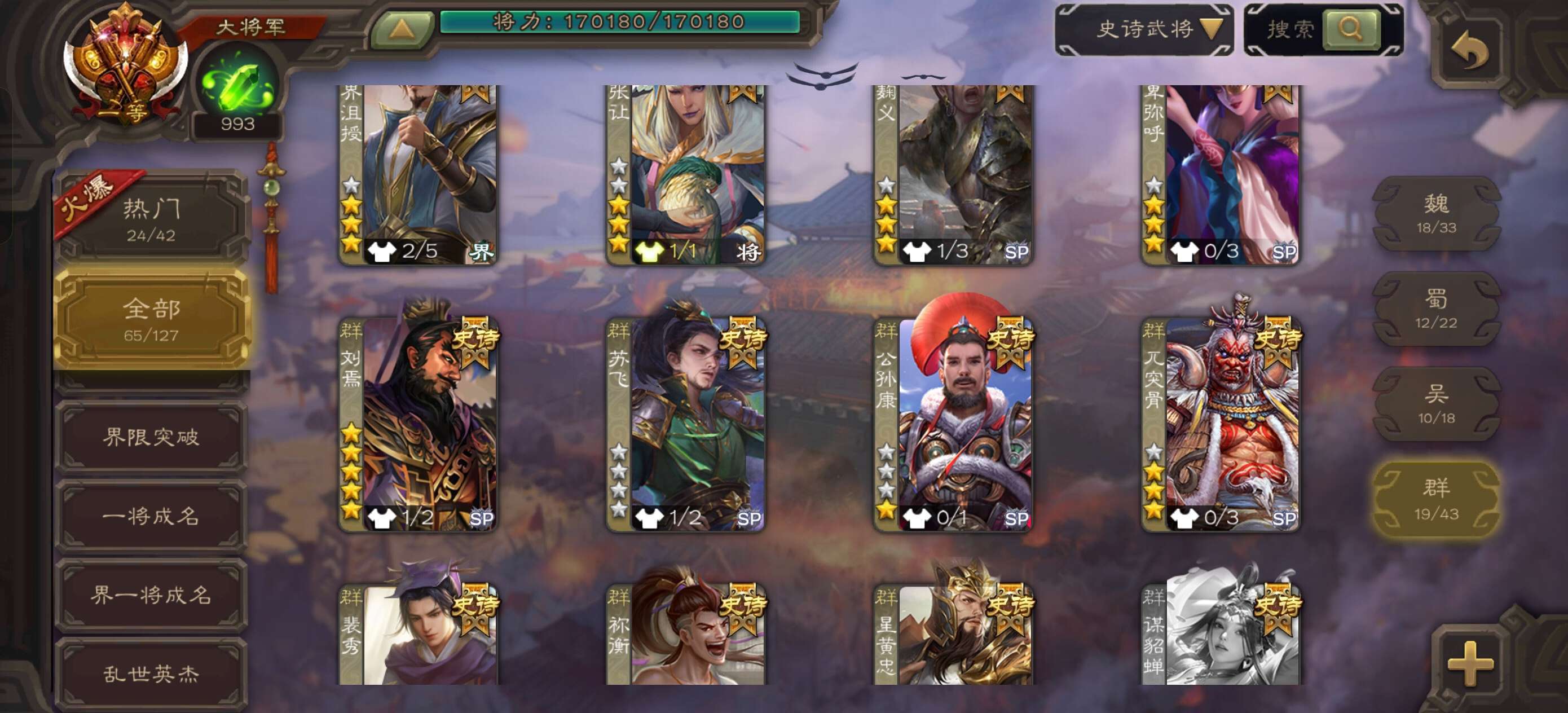The width and height of the screenshot is (1568, 713).
Task: Expand the up-arrow beside 将力 bar
Action: click(401, 29)
